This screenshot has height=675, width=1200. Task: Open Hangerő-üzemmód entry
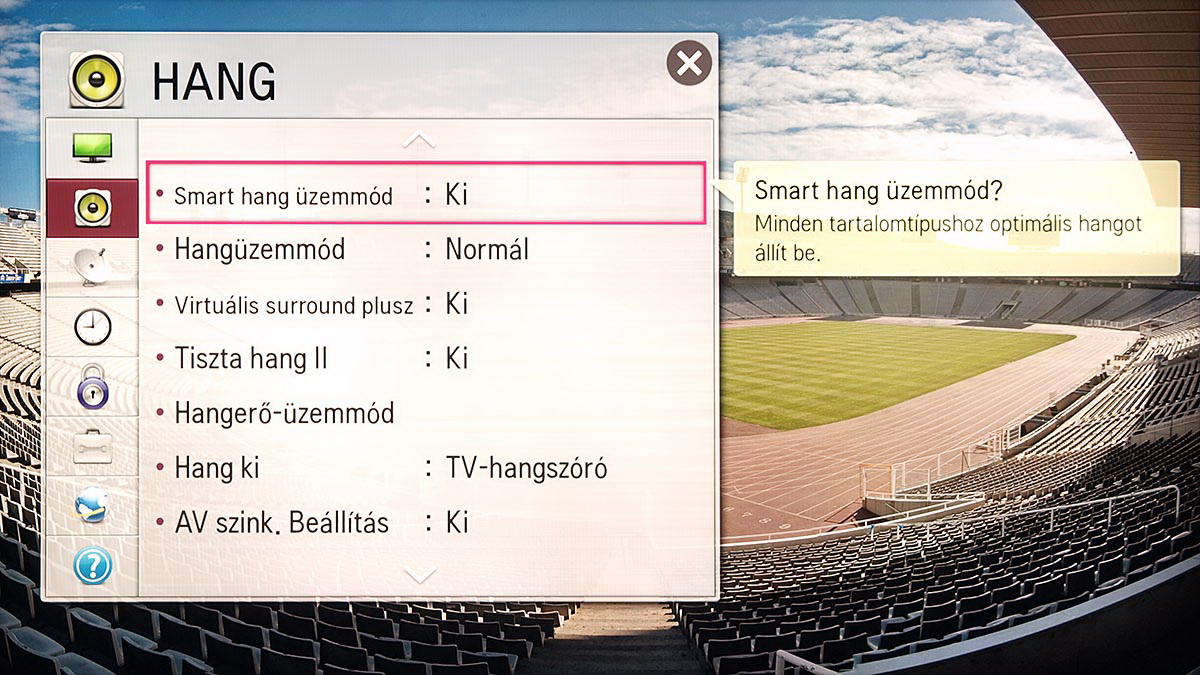(427, 413)
